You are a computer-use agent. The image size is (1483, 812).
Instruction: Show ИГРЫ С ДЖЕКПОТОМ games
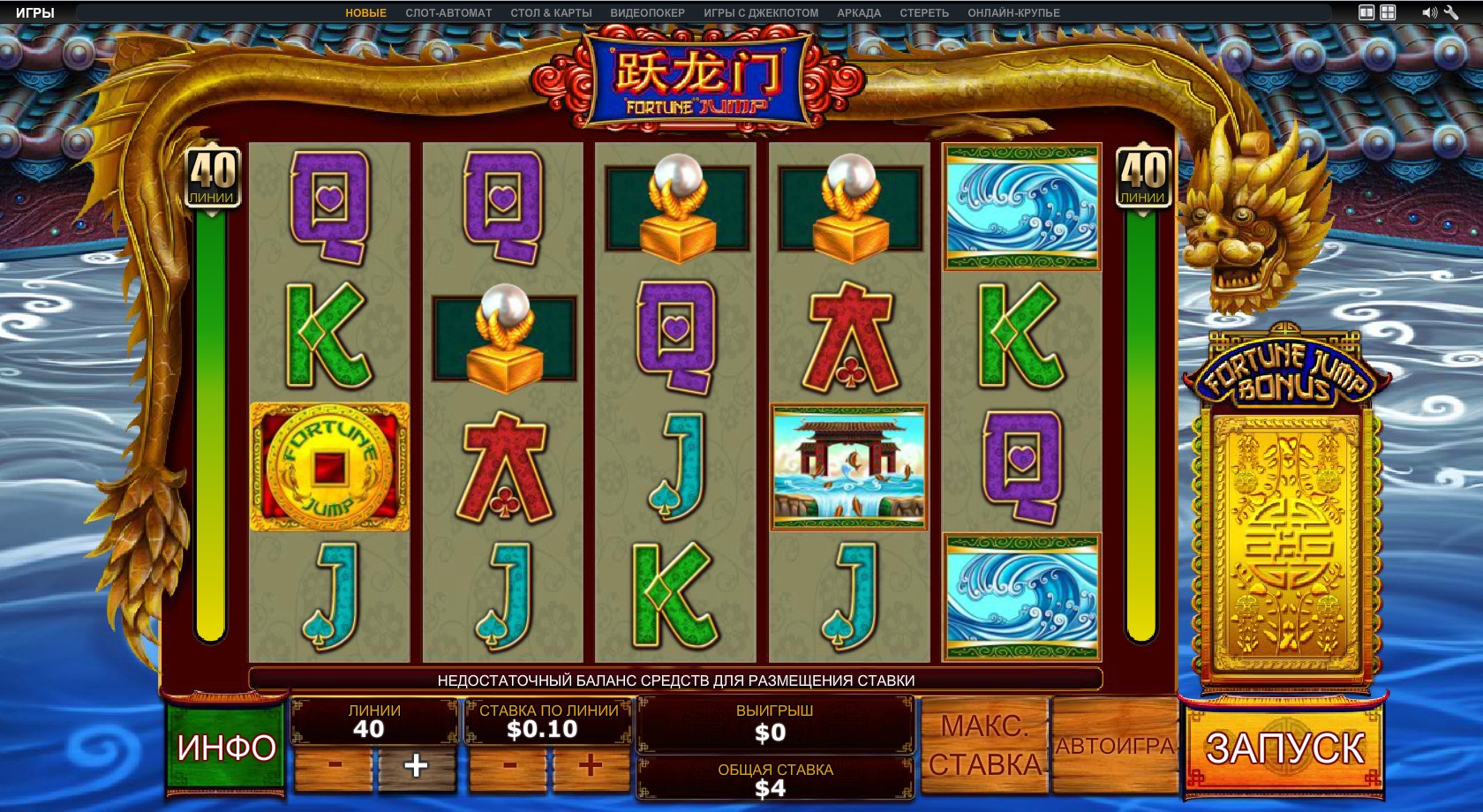(761, 13)
